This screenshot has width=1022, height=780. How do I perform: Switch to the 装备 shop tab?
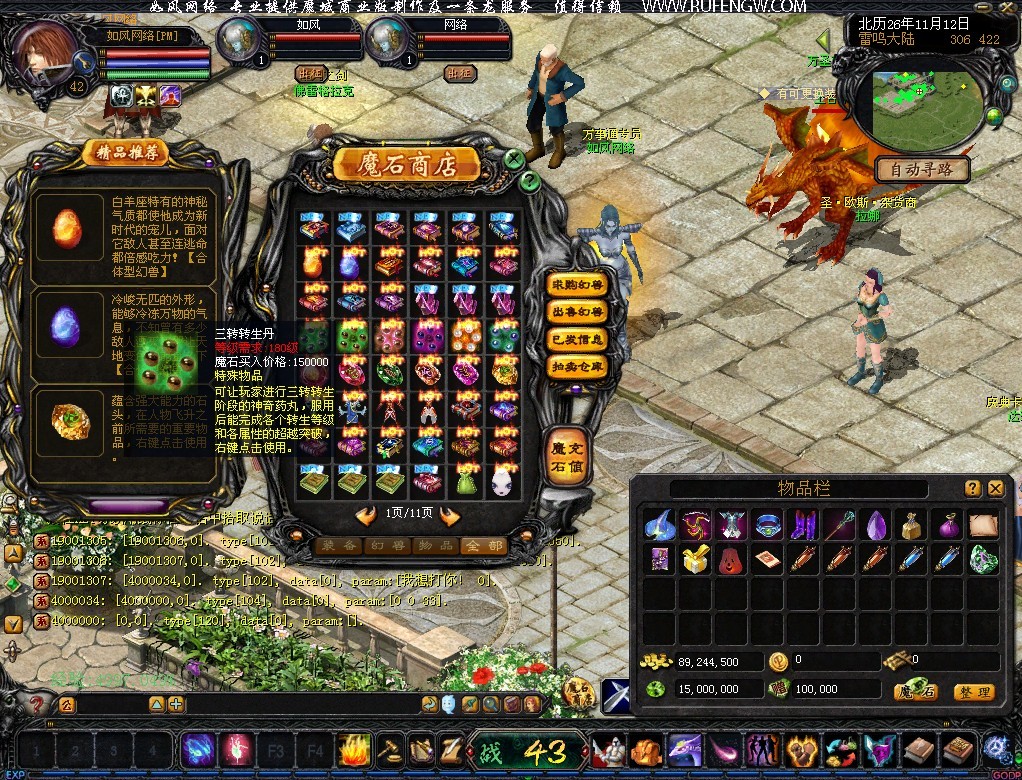click(340, 546)
